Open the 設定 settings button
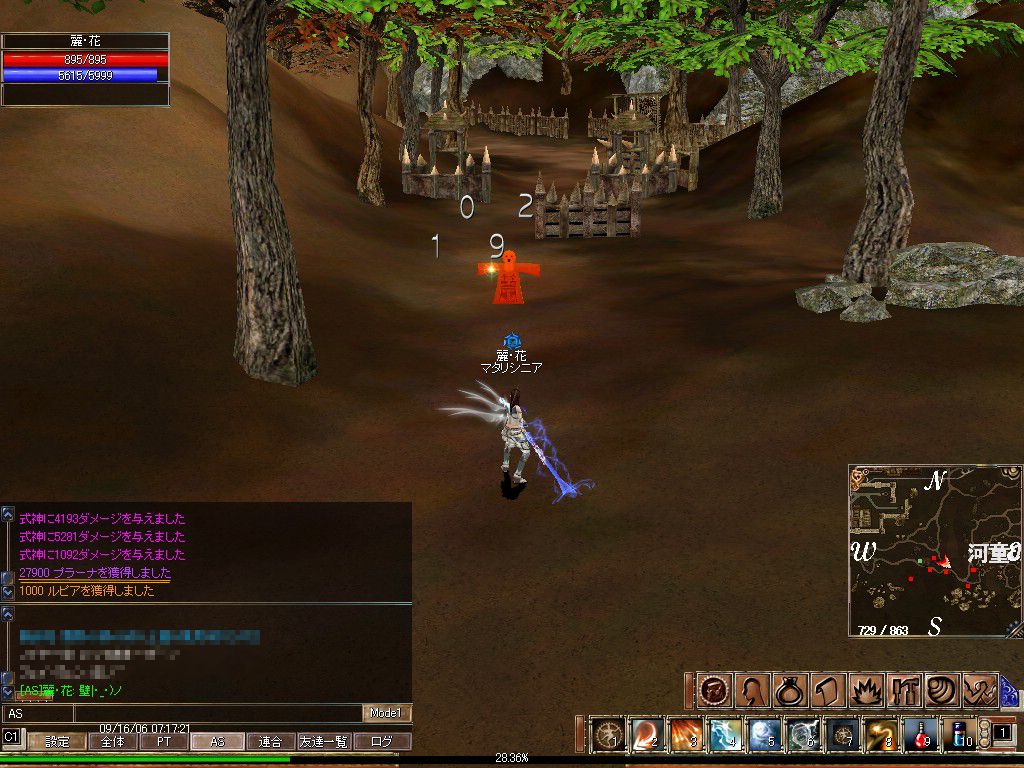The width and height of the screenshot is (1024, 768). click(57, 742)
